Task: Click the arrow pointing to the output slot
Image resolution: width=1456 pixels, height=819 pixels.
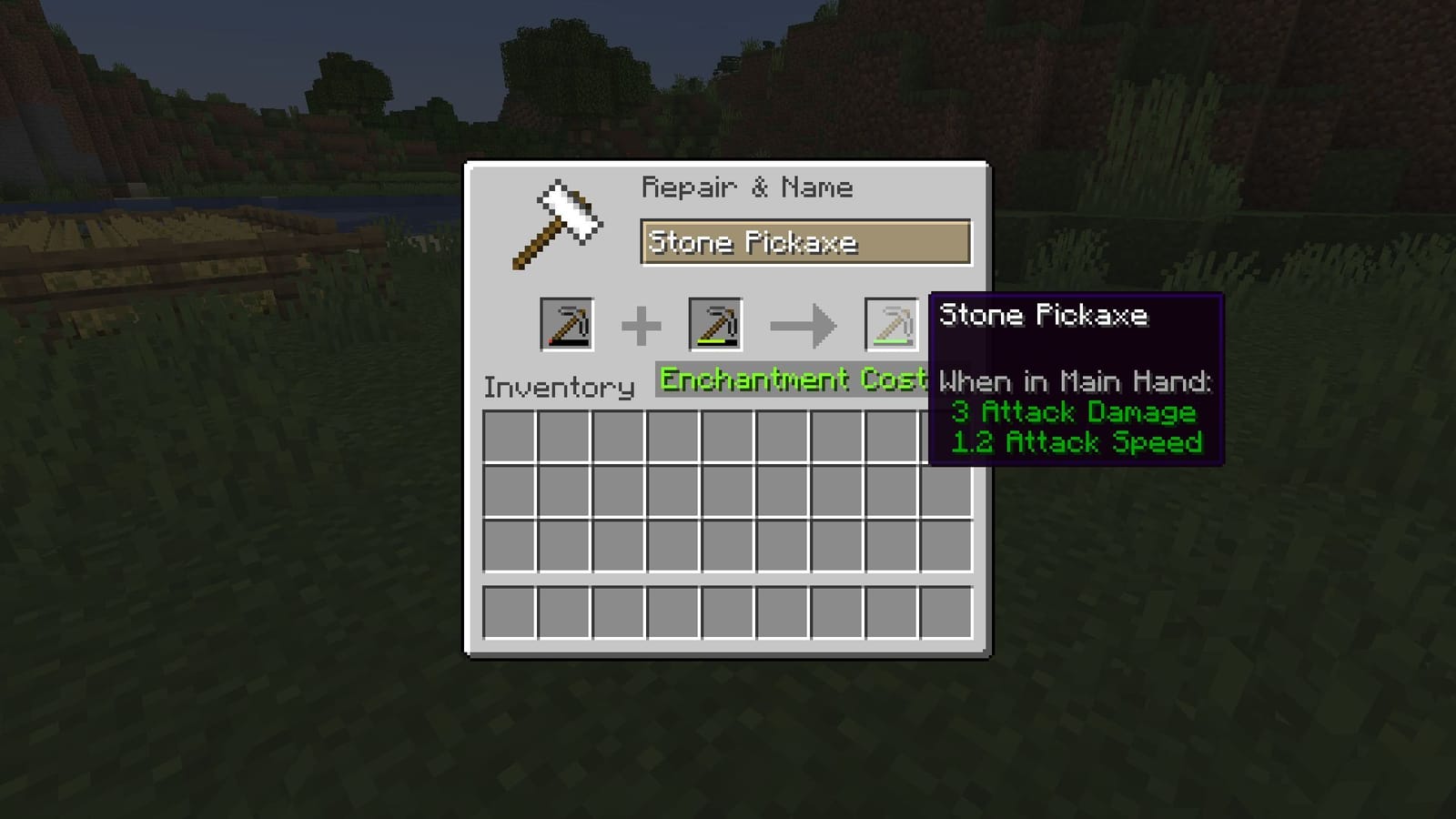Action: [804, 326]
